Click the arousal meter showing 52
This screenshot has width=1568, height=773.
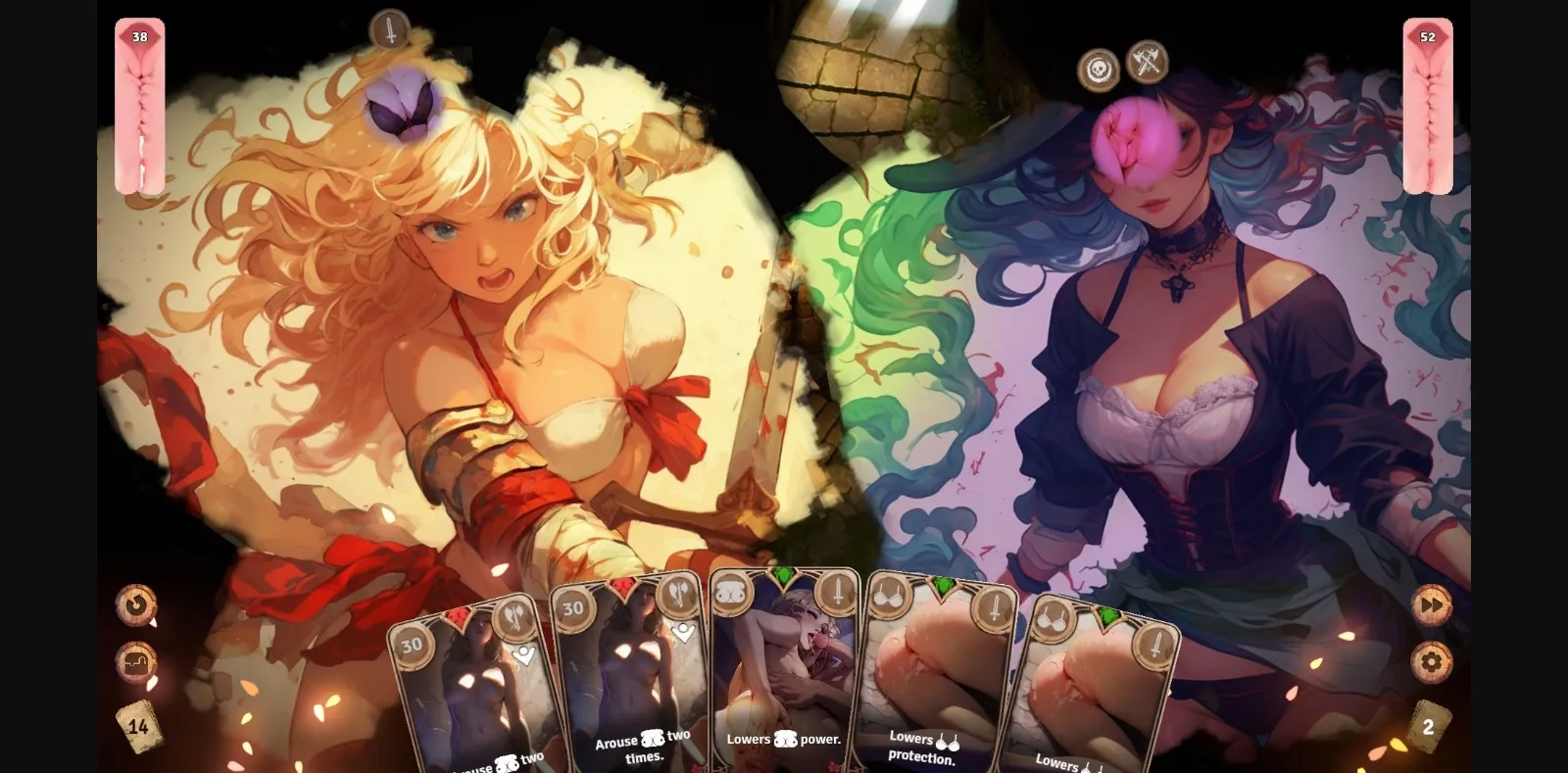coord(1429,108)
